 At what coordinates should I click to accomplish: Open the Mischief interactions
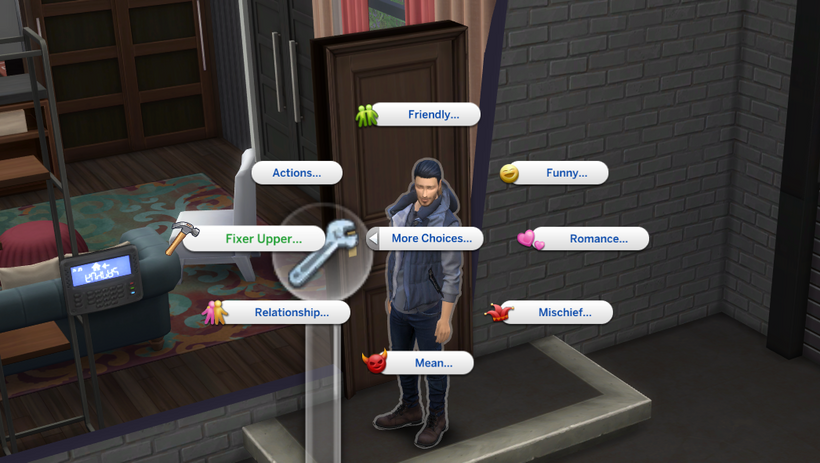click(564, 312)
